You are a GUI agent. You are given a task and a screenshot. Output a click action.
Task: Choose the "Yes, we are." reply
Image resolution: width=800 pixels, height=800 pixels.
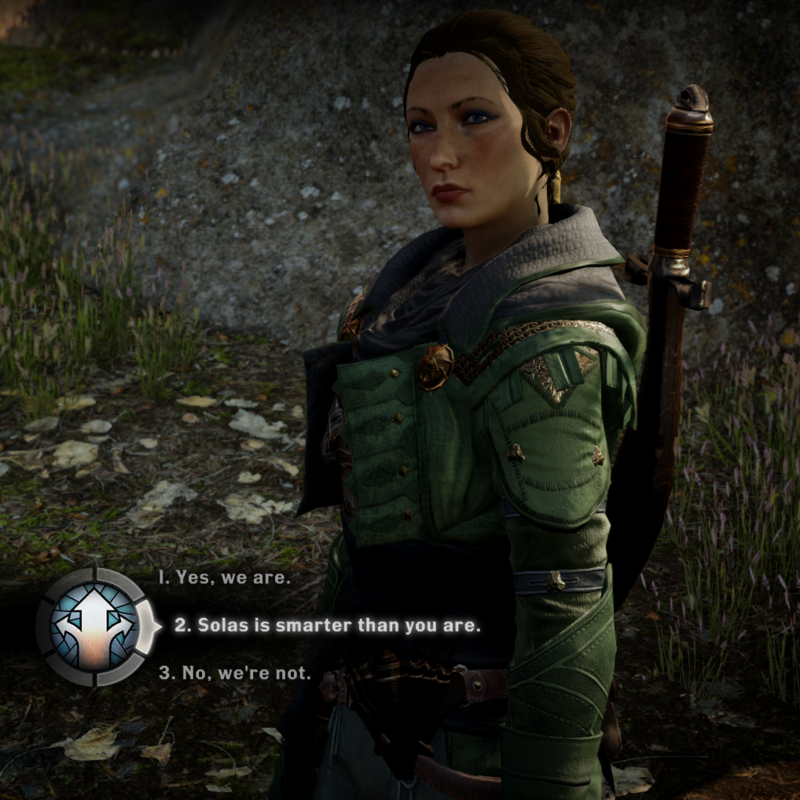[x=224, y=578]
